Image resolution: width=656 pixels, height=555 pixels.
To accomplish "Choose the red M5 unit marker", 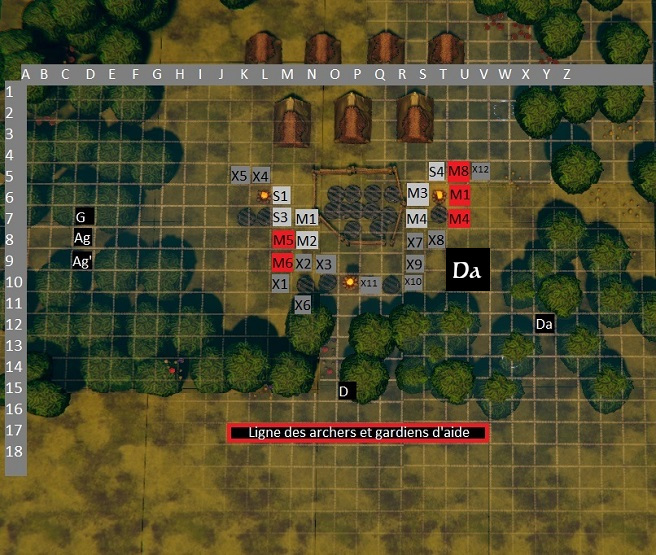I will tap(282, 240).
